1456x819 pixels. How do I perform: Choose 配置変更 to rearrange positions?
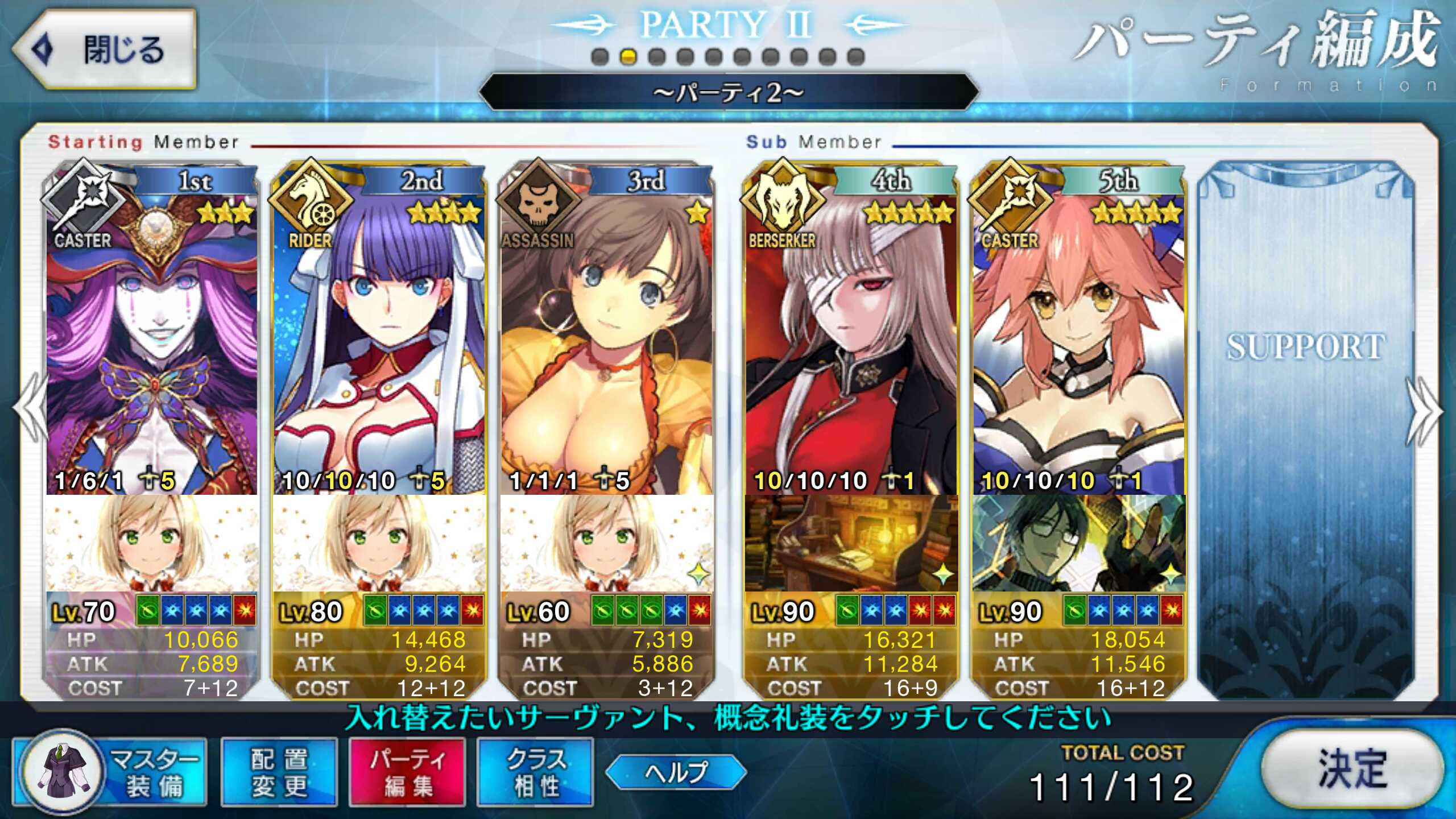[x=279, y=772]
